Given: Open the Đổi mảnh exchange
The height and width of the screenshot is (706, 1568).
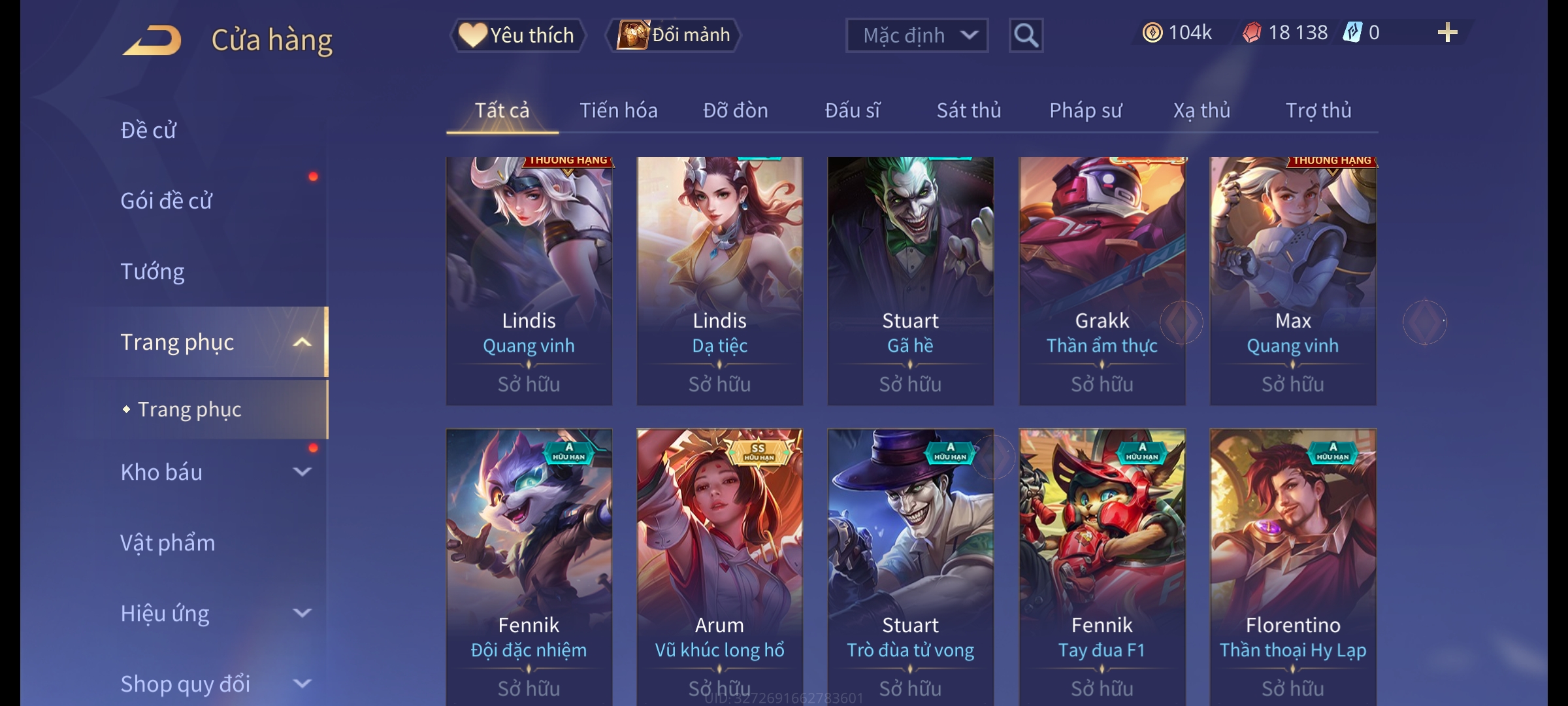Looking at the screenshot, I should click(674, 35).
